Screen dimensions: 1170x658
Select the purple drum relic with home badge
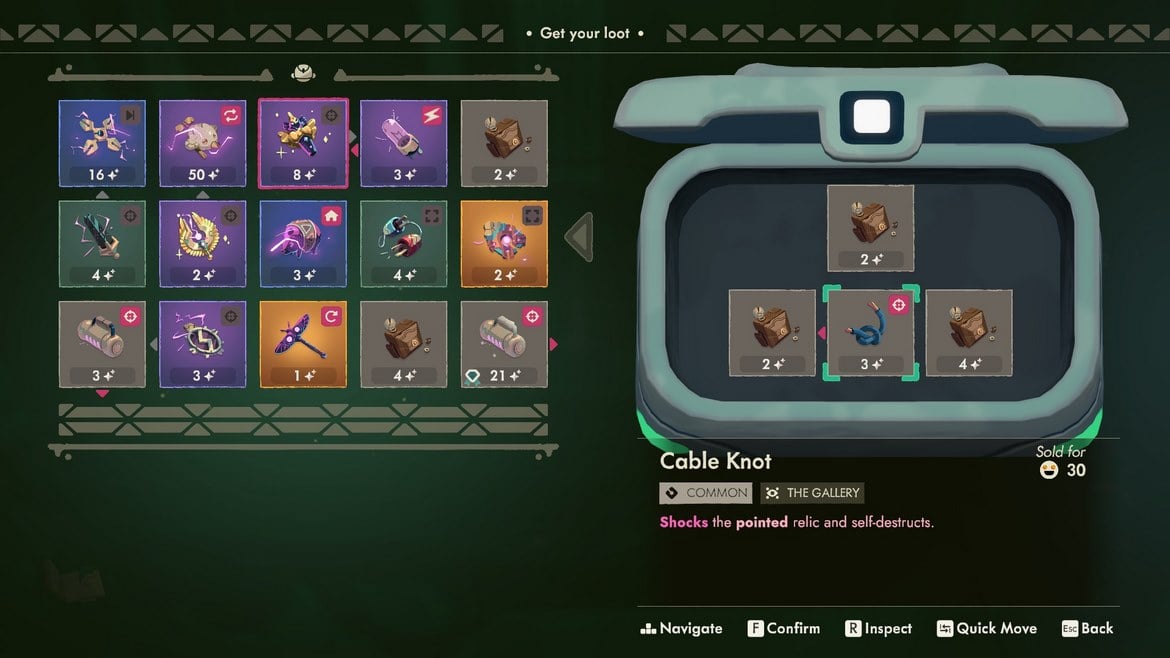pos(303,244)
